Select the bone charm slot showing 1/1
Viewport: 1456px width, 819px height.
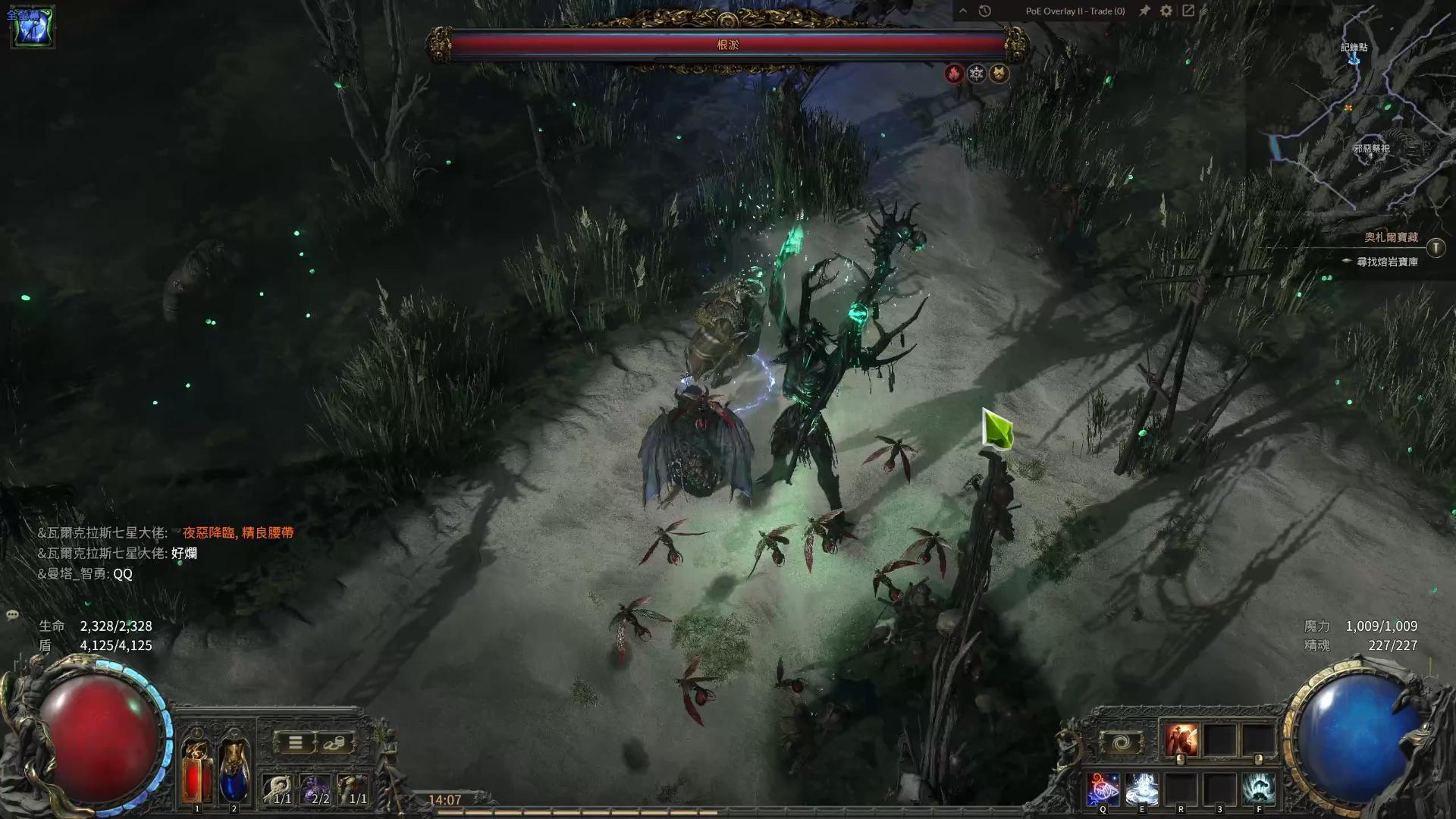[x=278, y=789]
